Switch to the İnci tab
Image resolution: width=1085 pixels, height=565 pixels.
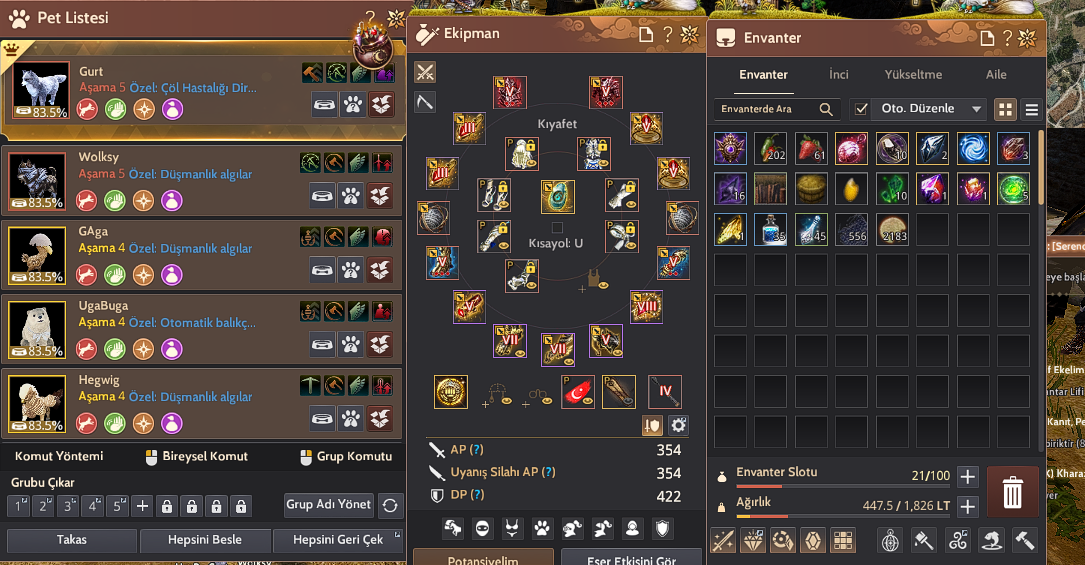pos(838,75)
